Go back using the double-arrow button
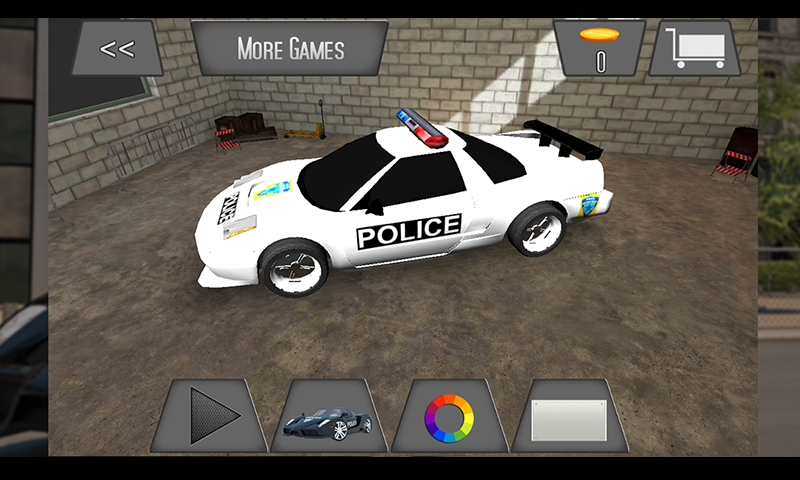Screen dimensions: 800x480 117,48
